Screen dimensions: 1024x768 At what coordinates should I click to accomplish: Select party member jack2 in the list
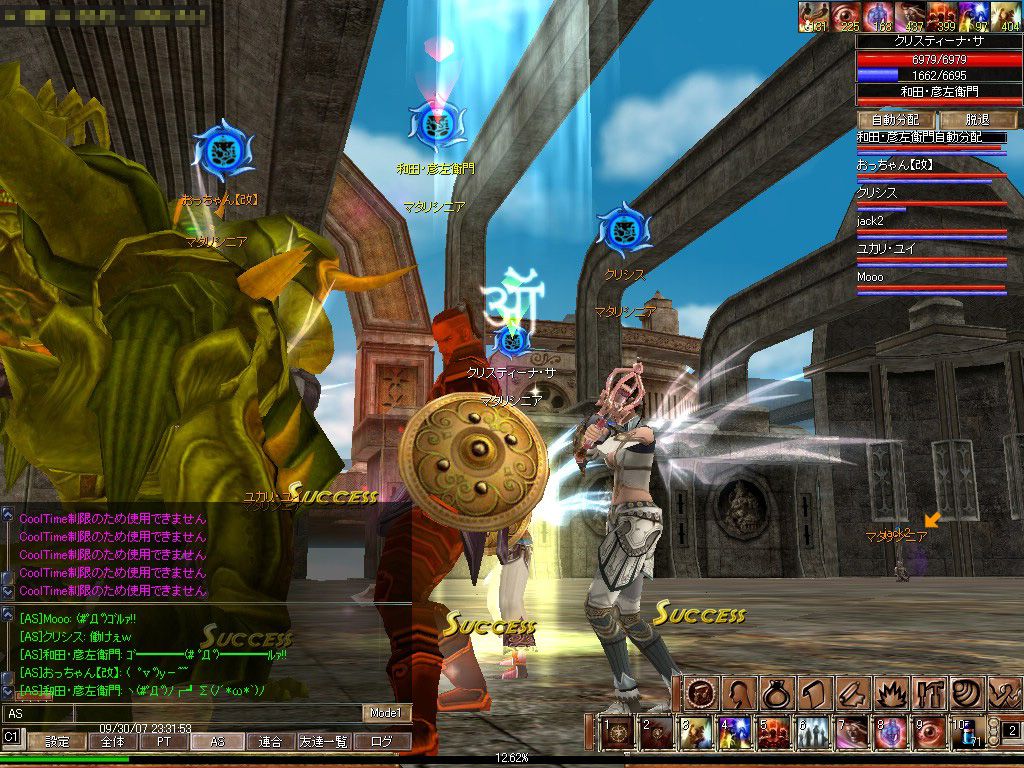pos(930,221)
